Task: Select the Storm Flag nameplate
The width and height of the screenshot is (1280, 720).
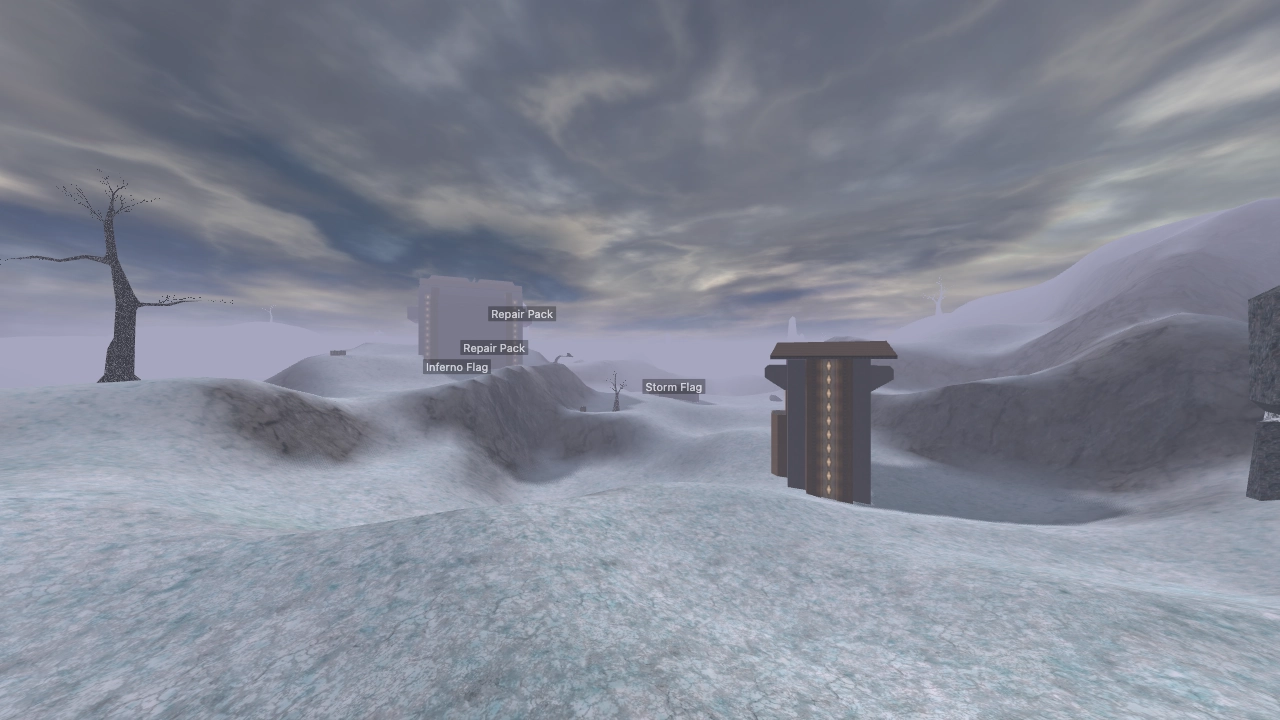Action: point(674,386)
